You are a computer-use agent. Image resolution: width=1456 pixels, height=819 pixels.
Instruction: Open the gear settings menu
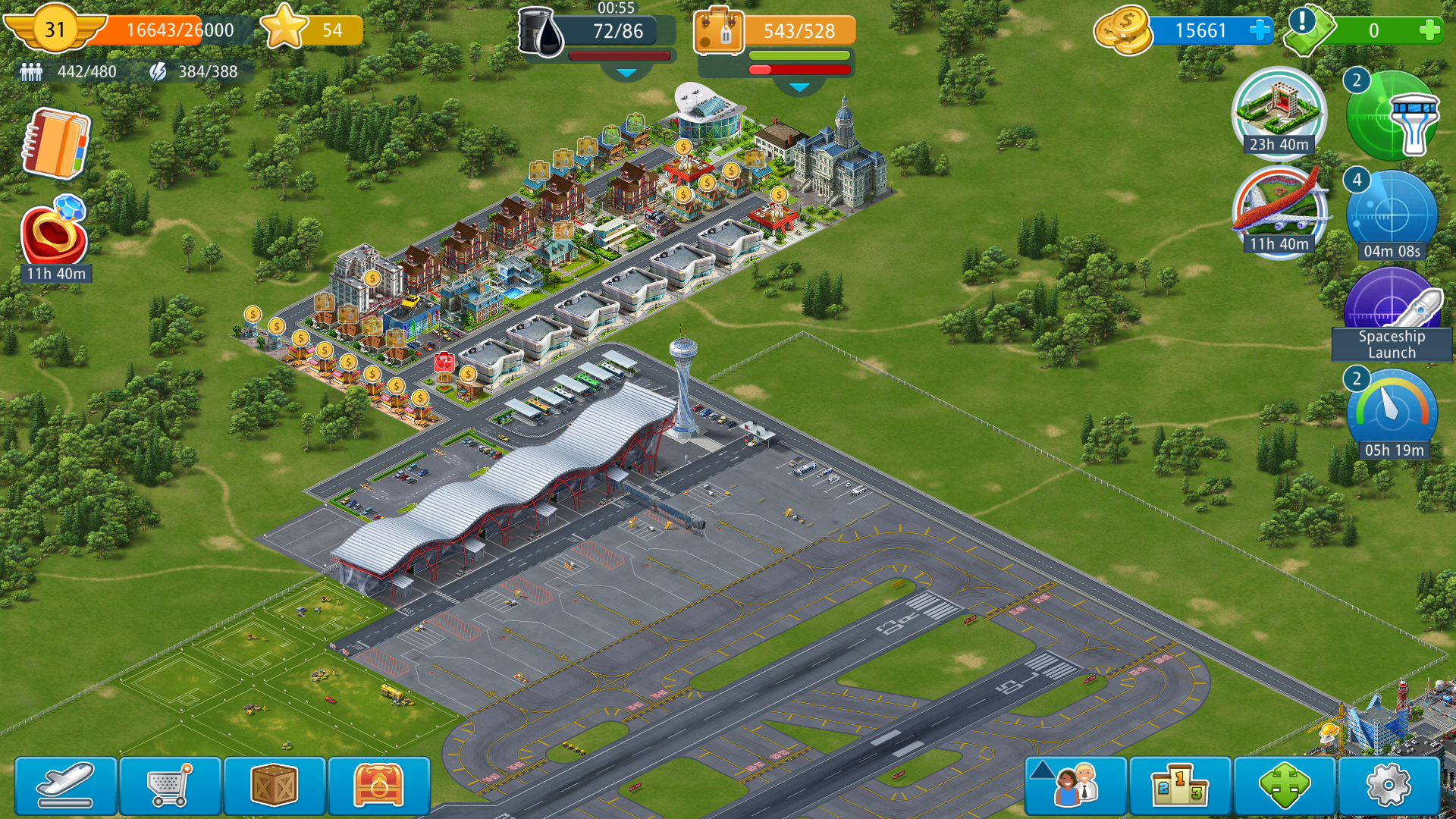point(1388,786)
